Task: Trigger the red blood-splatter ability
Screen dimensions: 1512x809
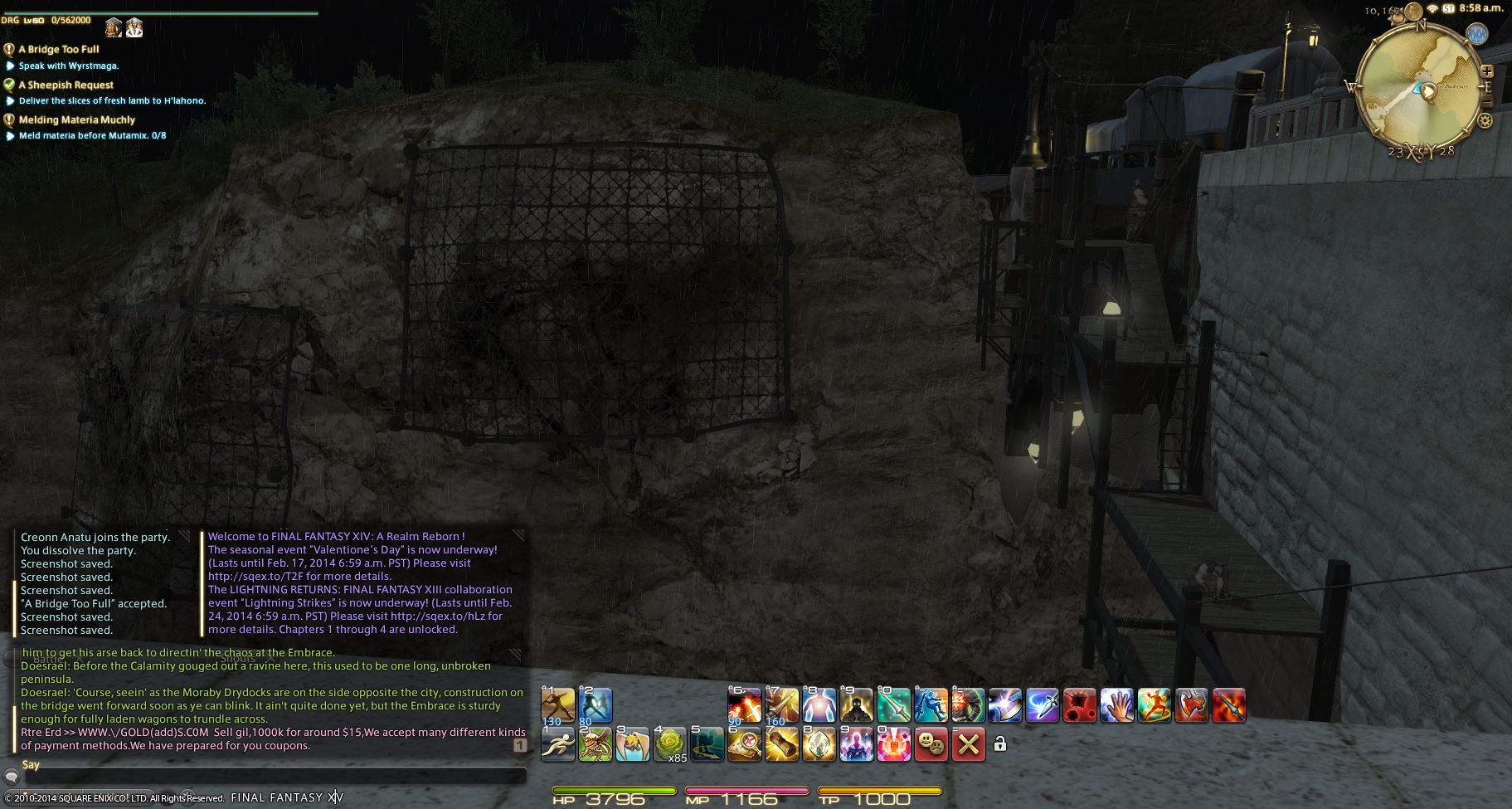Action: click(1079, 705)
